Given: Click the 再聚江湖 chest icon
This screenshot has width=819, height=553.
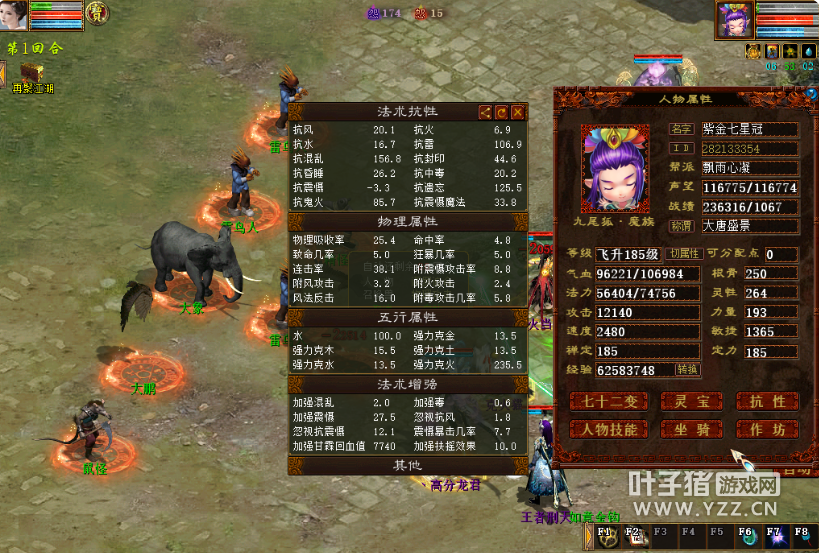Looking at the screenshot, I should pyautogui.click(x=31, y=72).
